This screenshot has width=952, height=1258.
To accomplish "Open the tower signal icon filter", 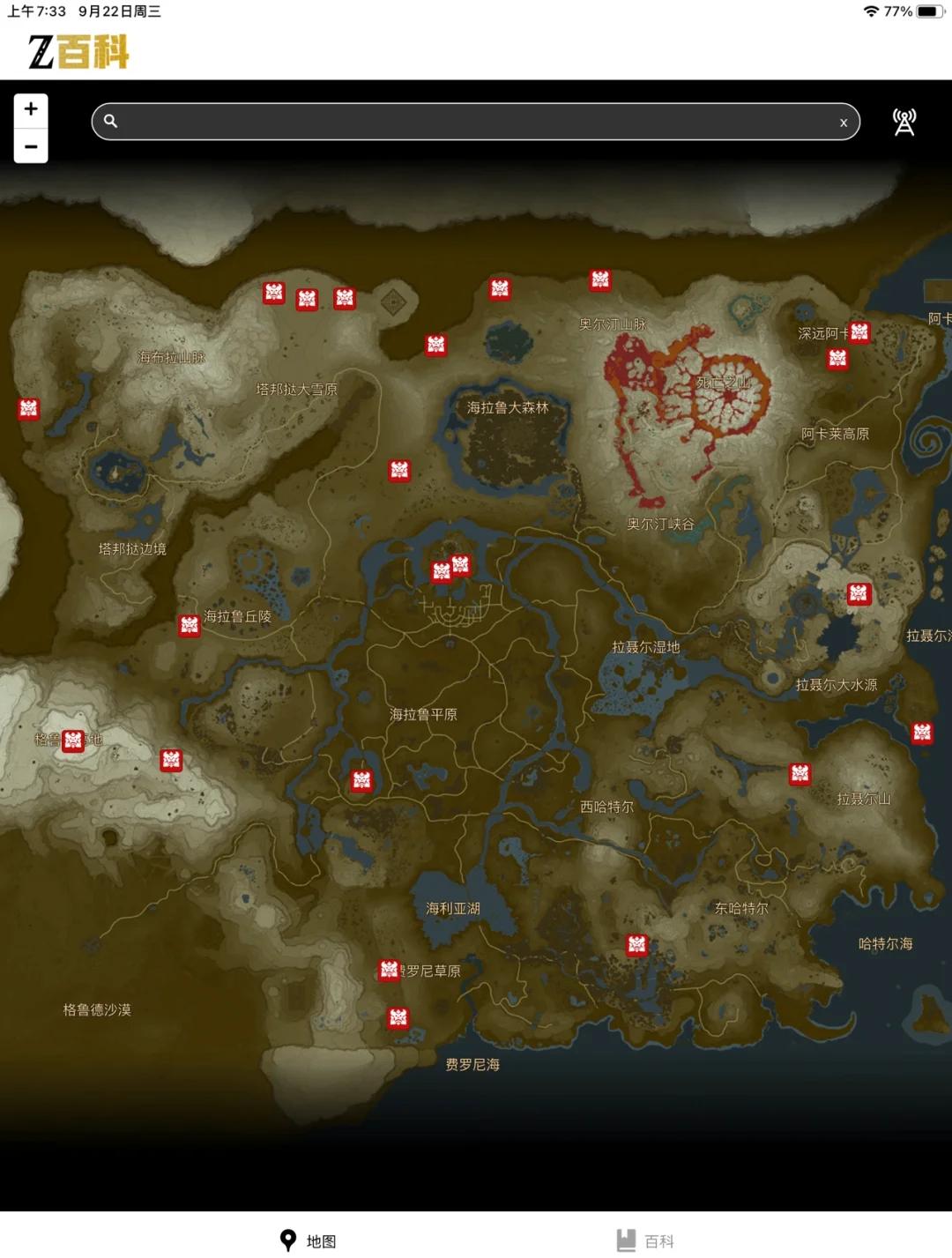I will pos(904,122).
